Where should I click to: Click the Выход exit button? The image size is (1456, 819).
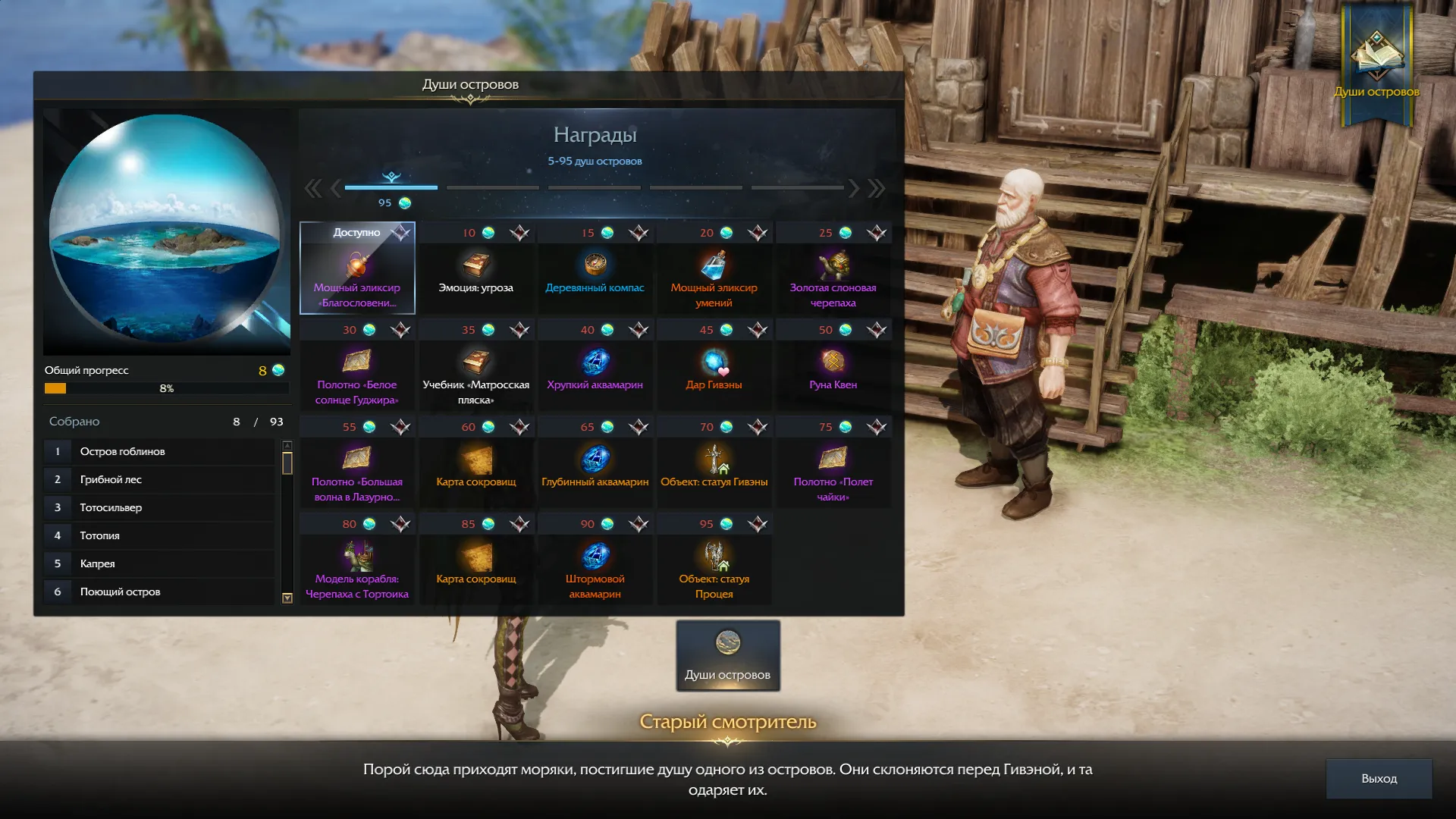coord(1379,779)
